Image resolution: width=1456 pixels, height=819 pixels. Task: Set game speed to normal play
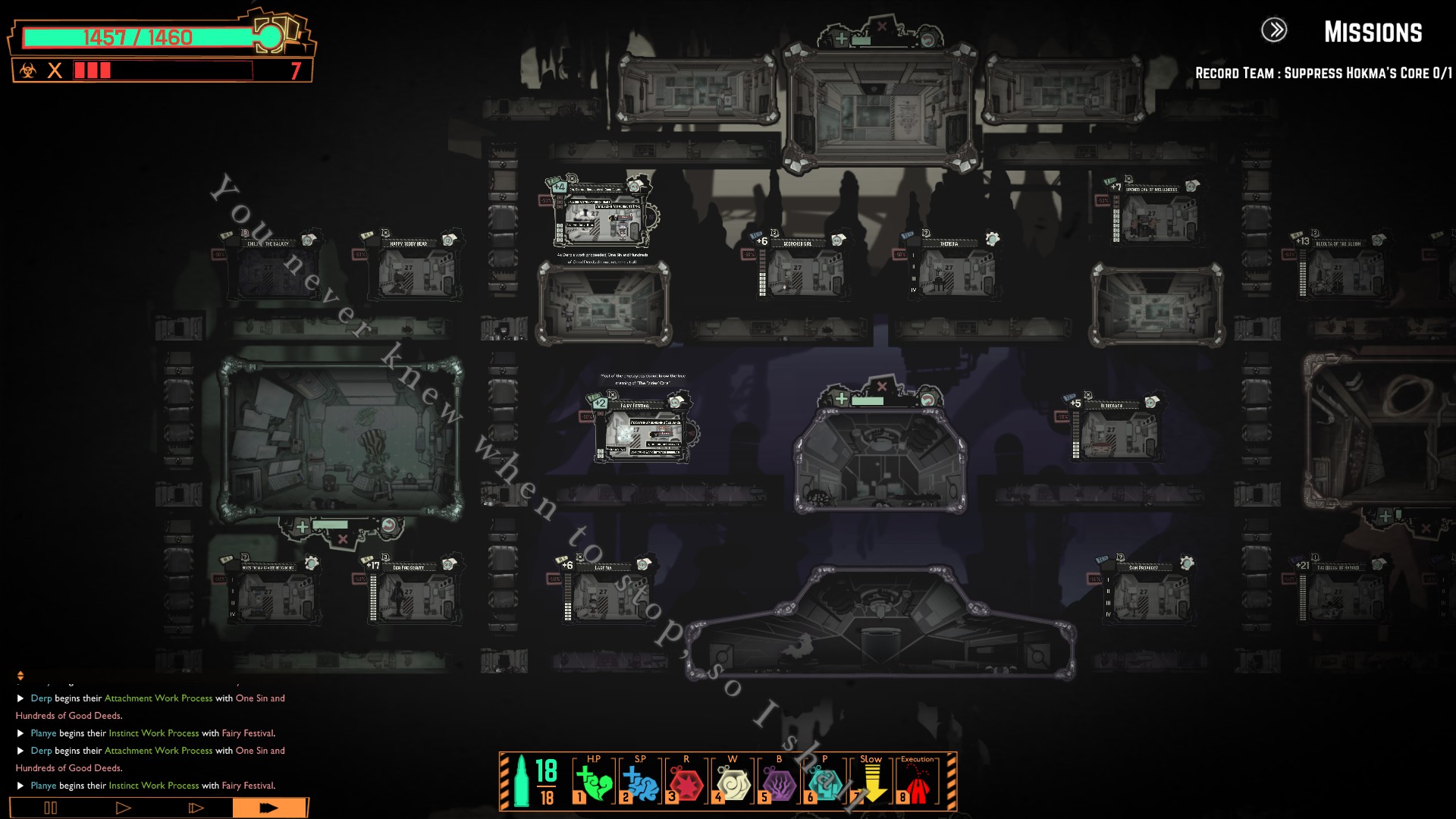123,808
